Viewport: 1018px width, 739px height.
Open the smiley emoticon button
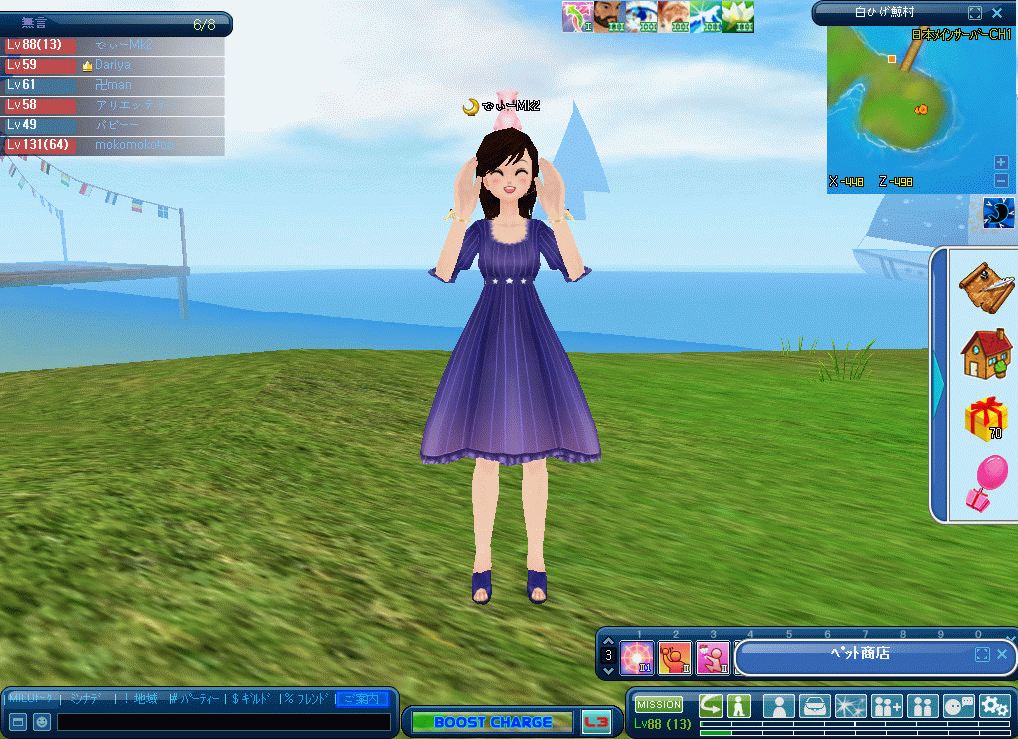[x=42, y=721]
